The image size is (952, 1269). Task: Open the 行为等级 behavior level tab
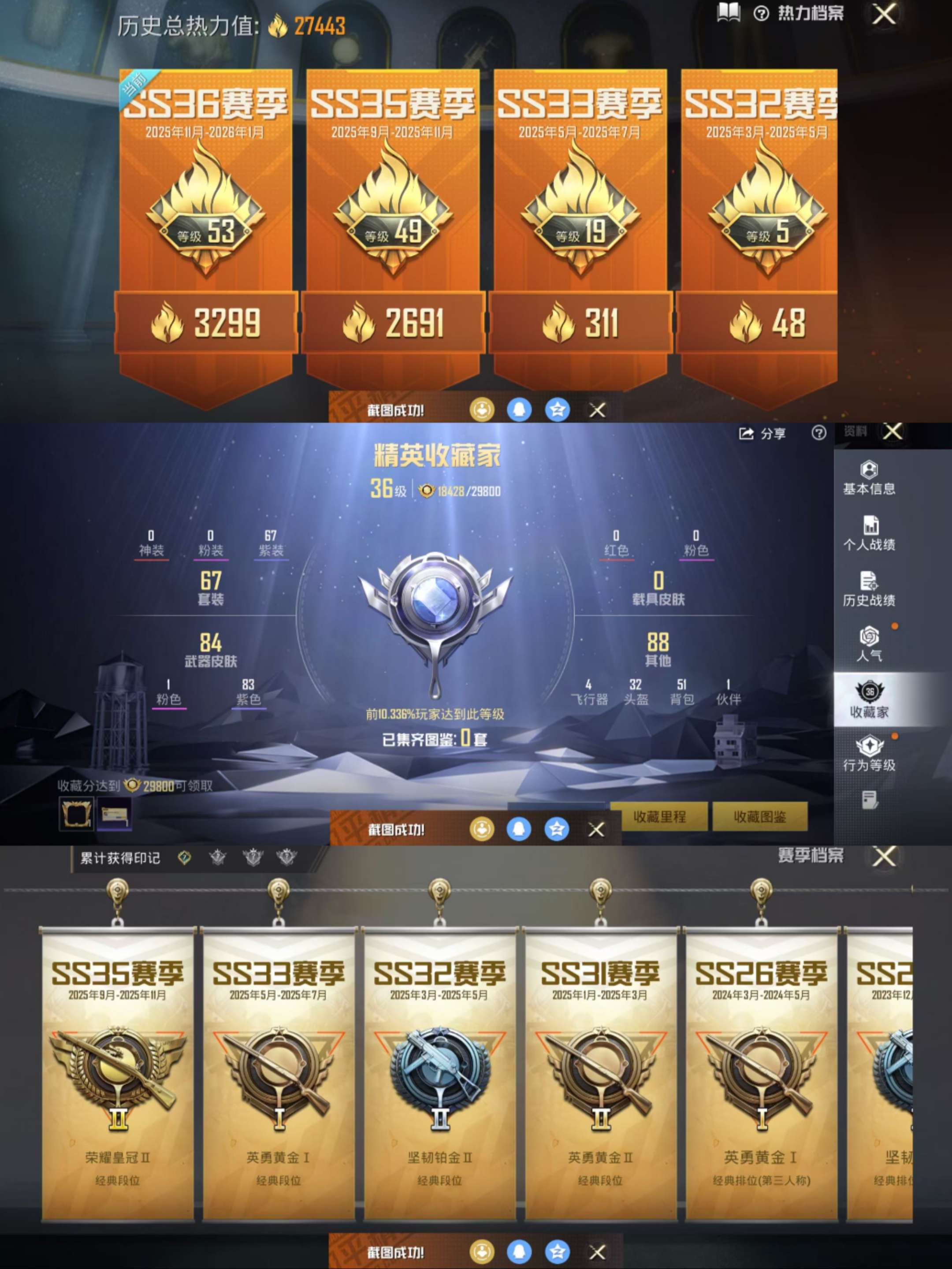click(x=869, y=755)
